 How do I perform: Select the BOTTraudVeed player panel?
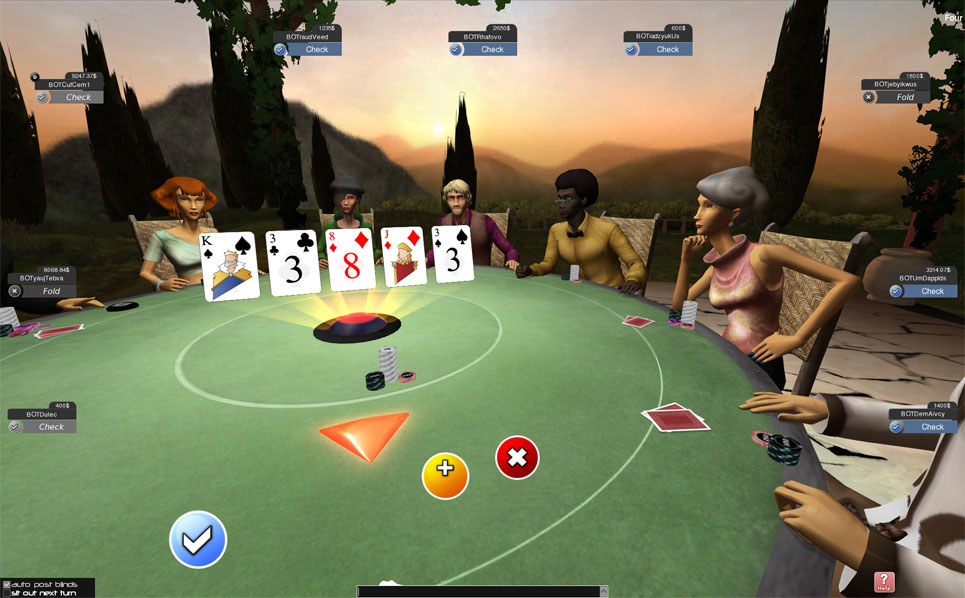[x=308, y=42]
